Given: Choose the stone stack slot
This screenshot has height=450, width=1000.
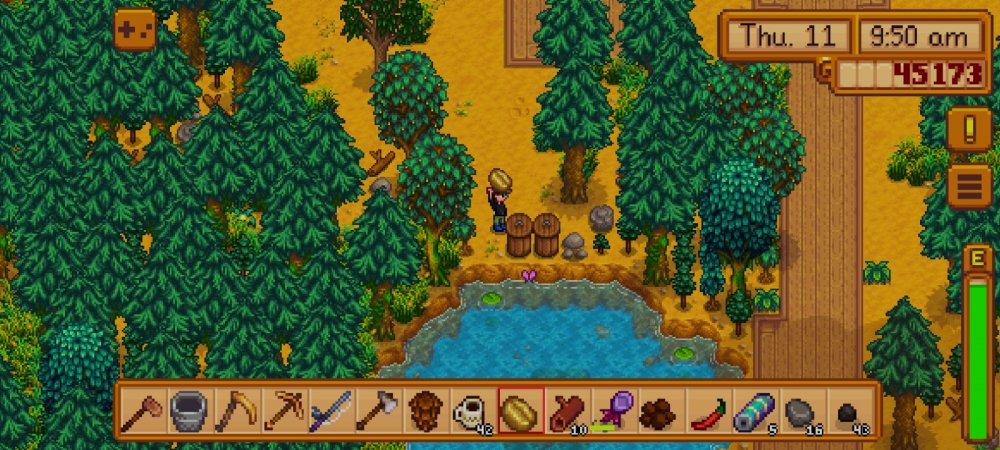Looking at the screenshot, I should [802, 411].
